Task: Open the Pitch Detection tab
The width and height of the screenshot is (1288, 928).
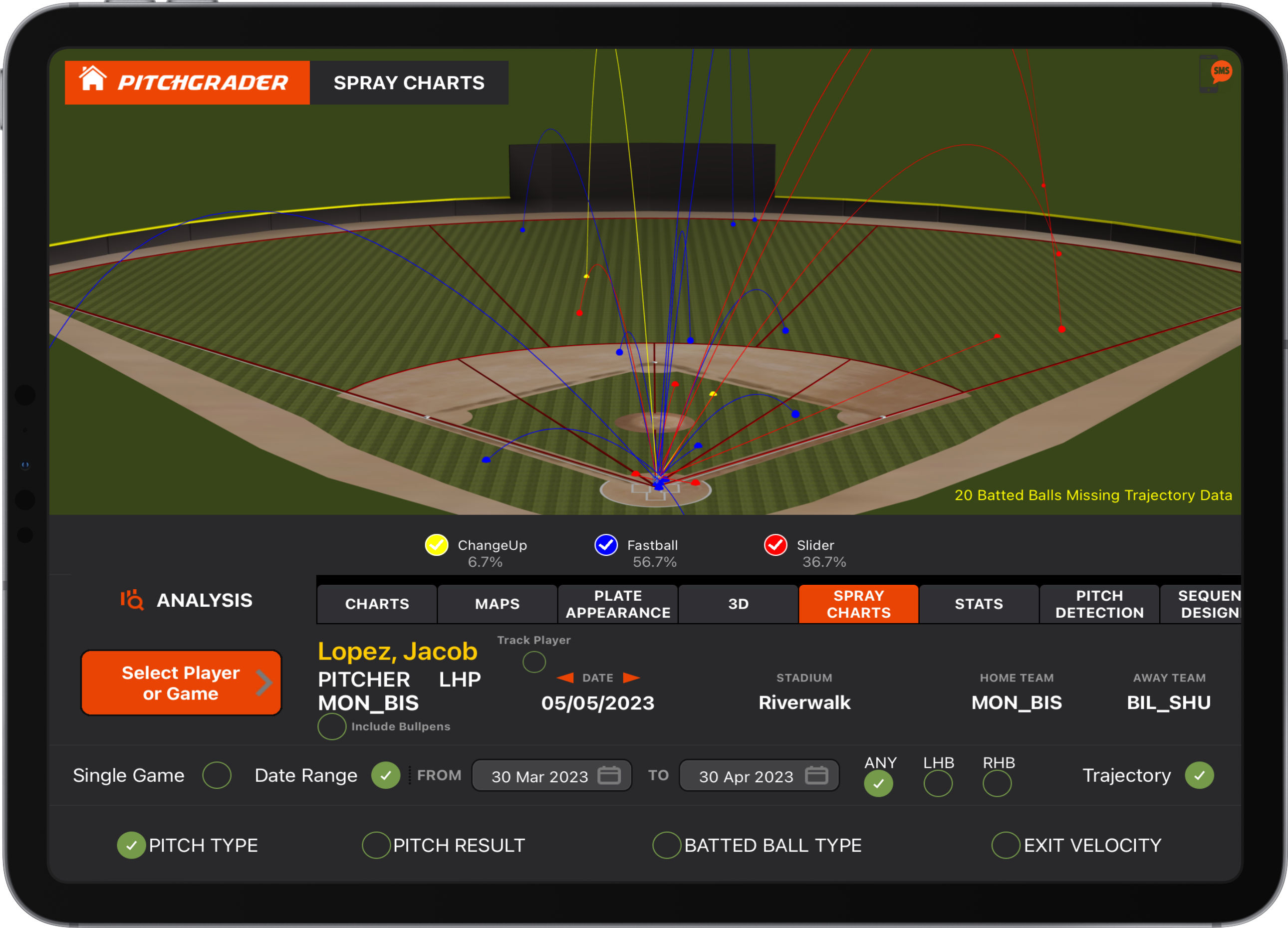Action: pos(1099,604)
